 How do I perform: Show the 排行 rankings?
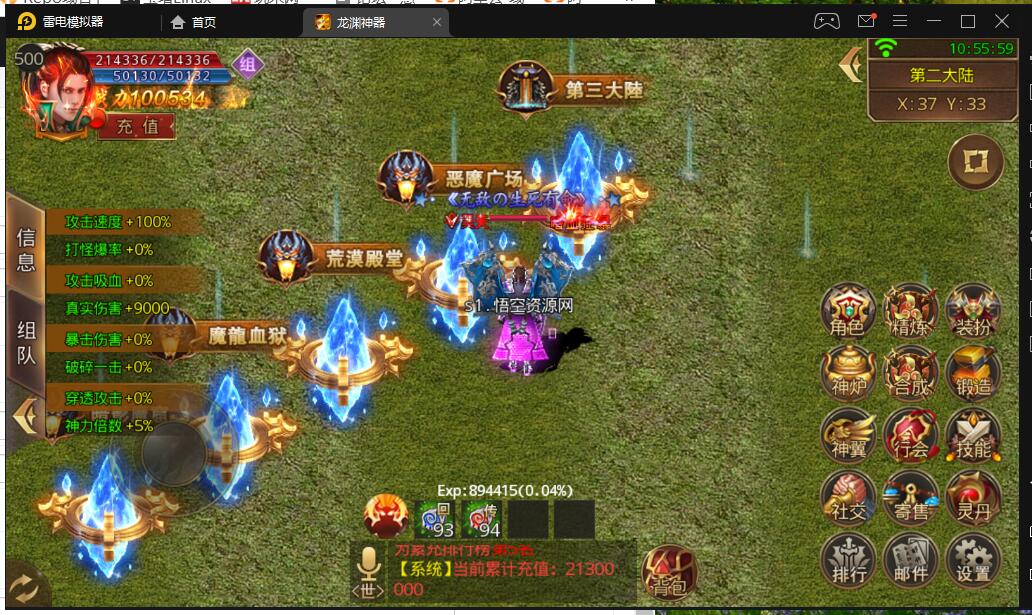click(x=848, y=560)
